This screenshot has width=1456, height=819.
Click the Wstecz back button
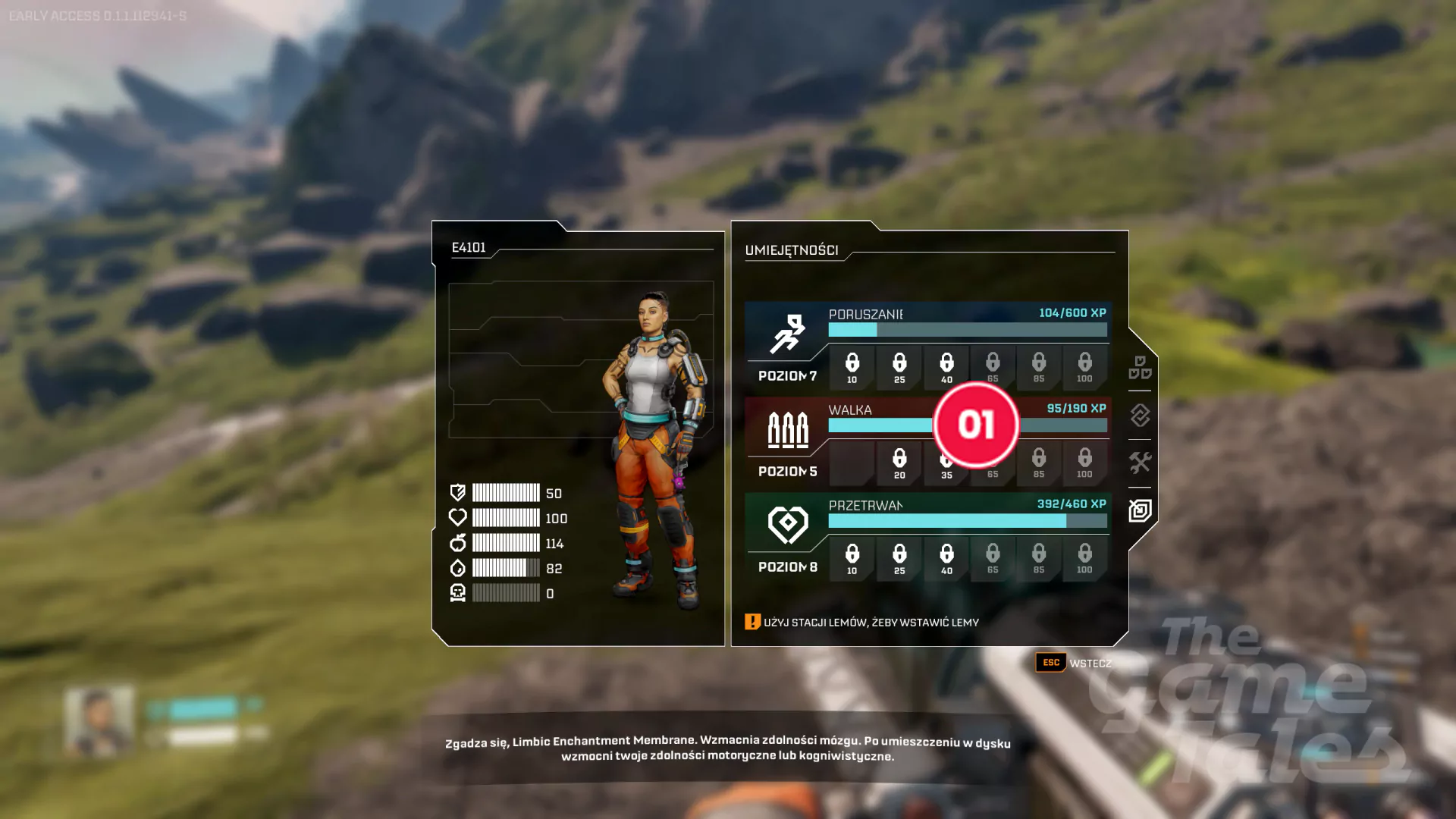coord(1075,663)
